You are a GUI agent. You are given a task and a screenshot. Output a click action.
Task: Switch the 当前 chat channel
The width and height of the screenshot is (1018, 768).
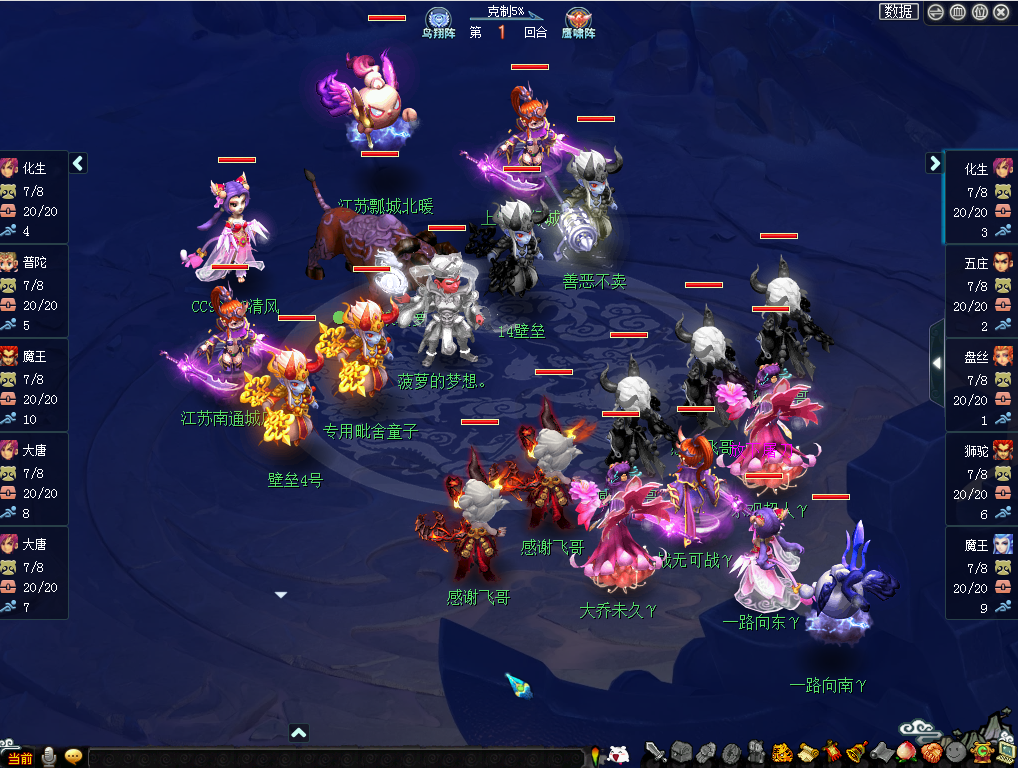[20, 758]
